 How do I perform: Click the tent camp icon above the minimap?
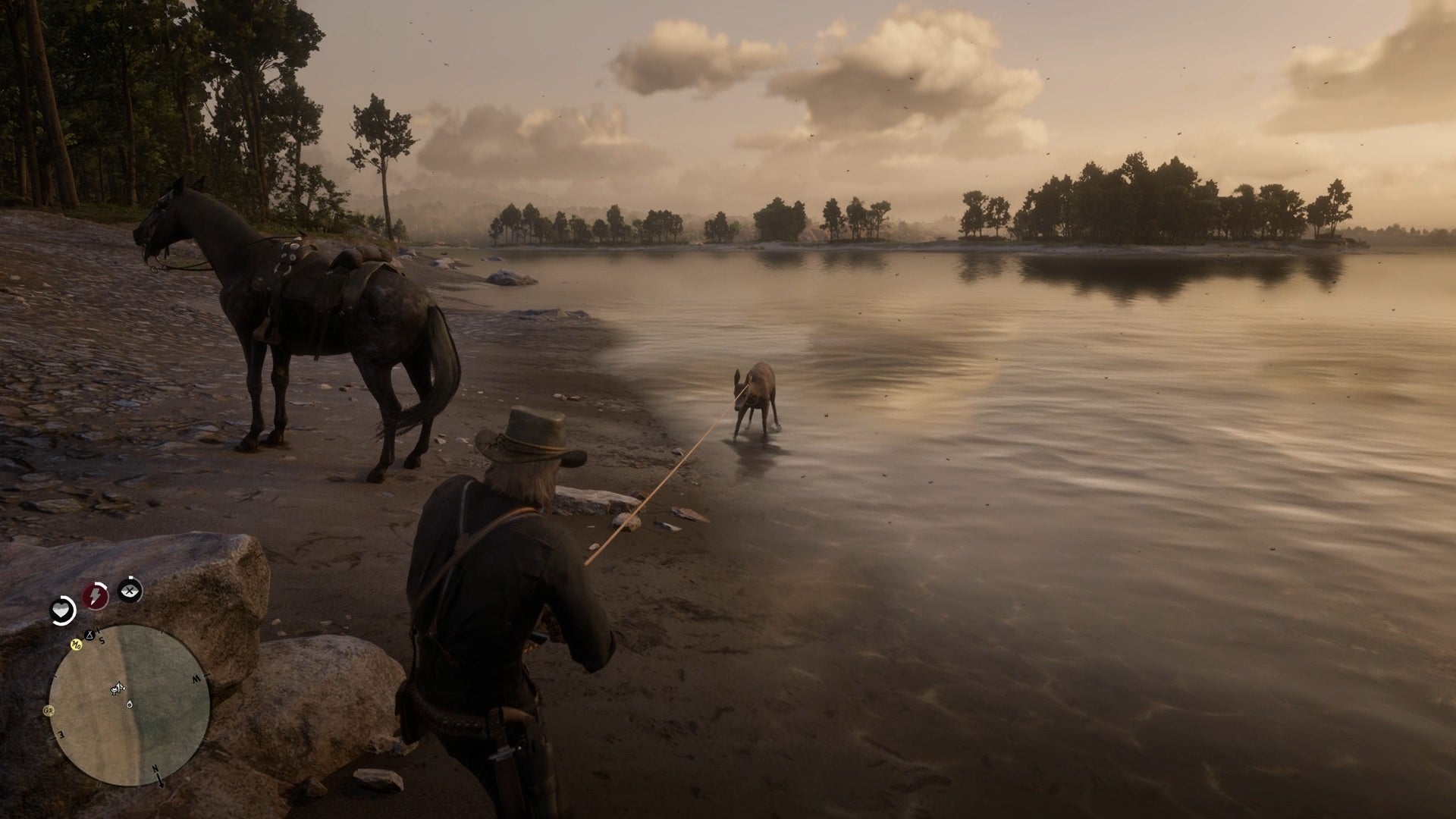[89, 635]
